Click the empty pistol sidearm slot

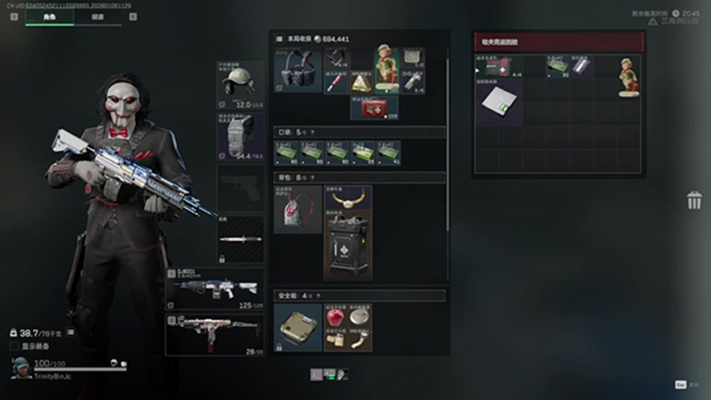coord(240,188)
